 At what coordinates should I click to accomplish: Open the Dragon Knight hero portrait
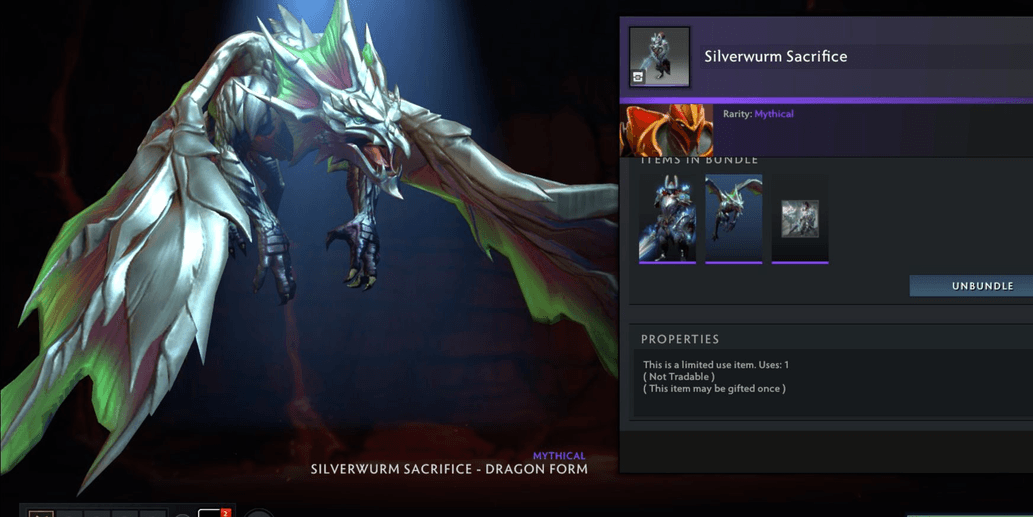click(667, 130)
